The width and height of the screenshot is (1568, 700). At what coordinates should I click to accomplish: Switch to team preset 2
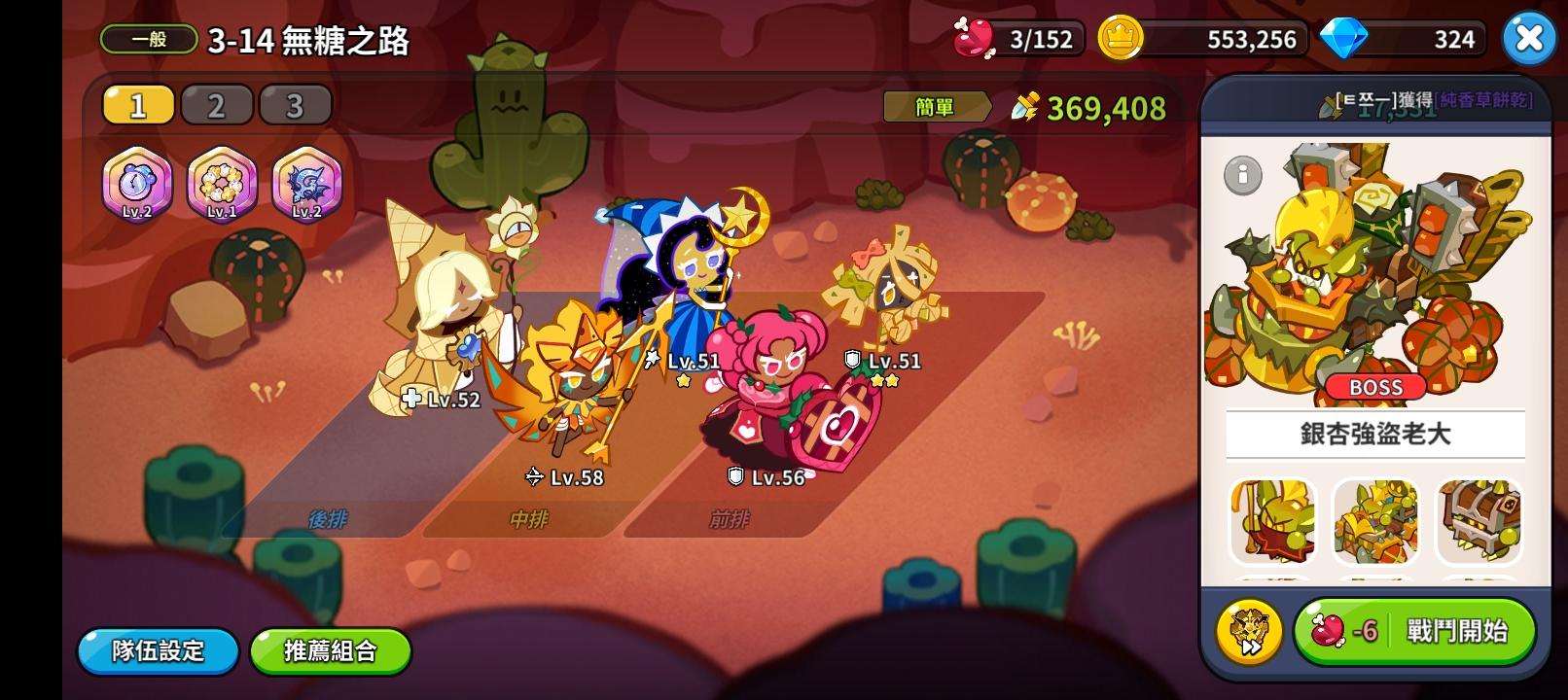(x=216, y=103)
